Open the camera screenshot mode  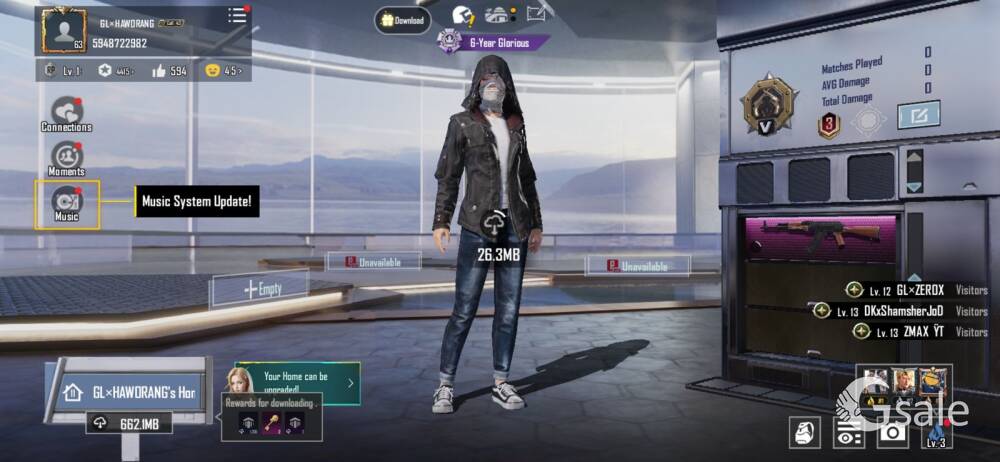[x=892, y=432]
